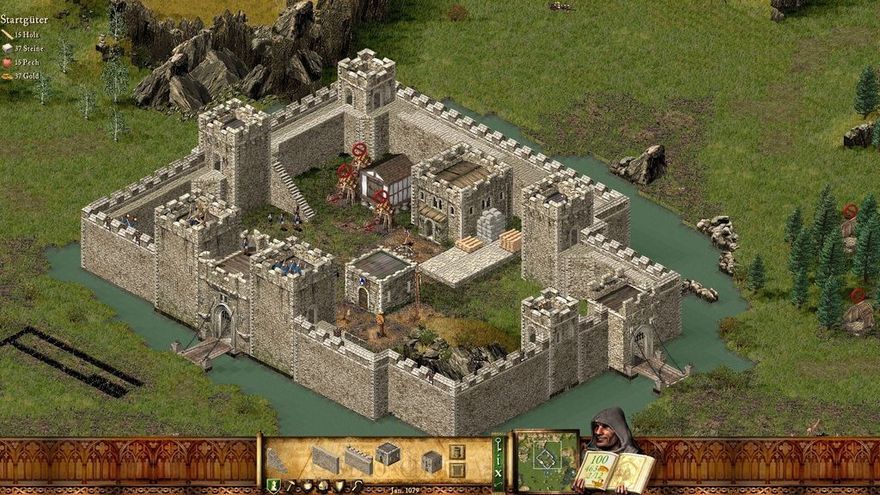
Task: Choose the small stone turret building
Action: click(431, 461)
